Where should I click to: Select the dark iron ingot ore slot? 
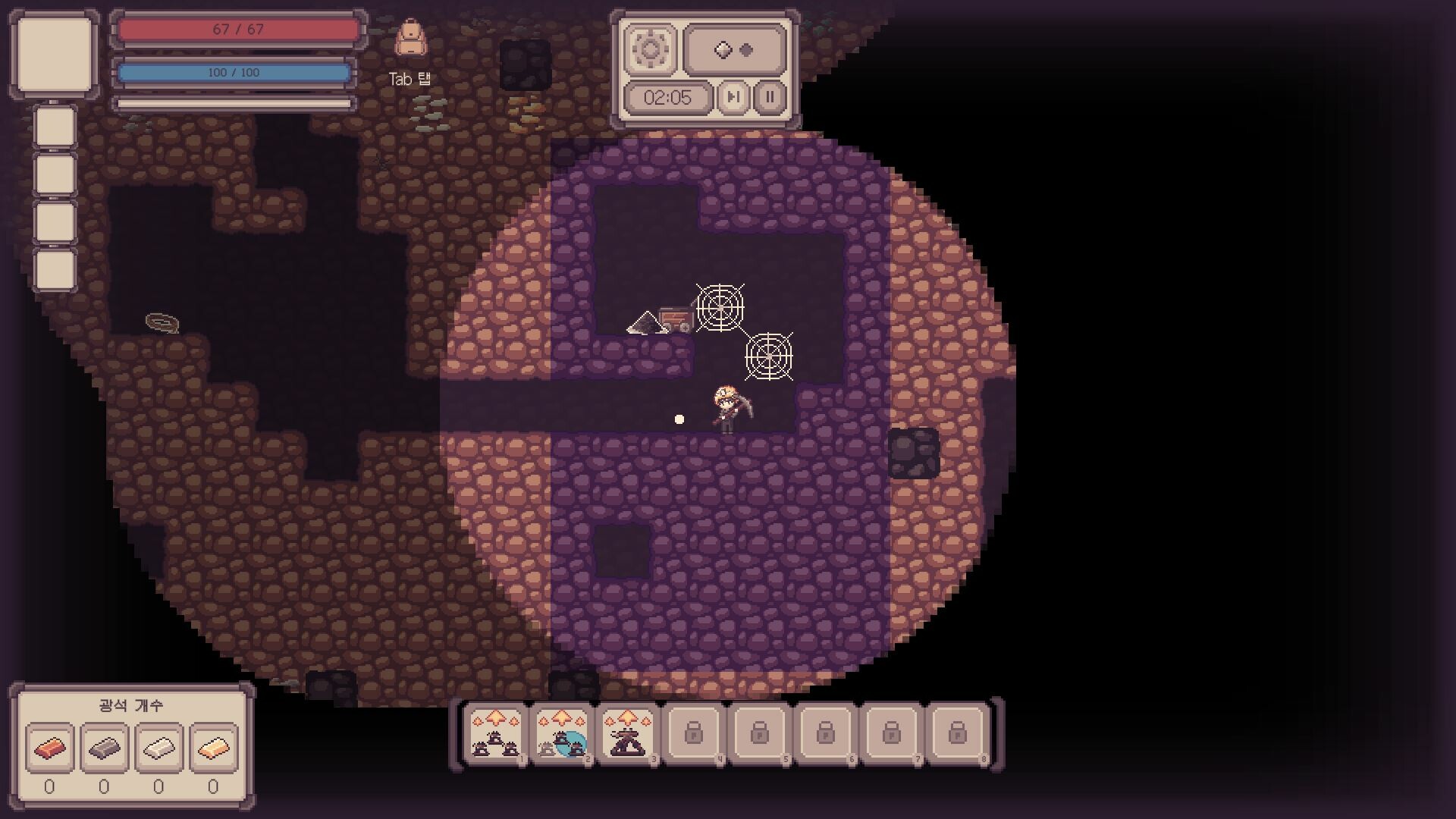pyautogui.click(x=104, y=748)
